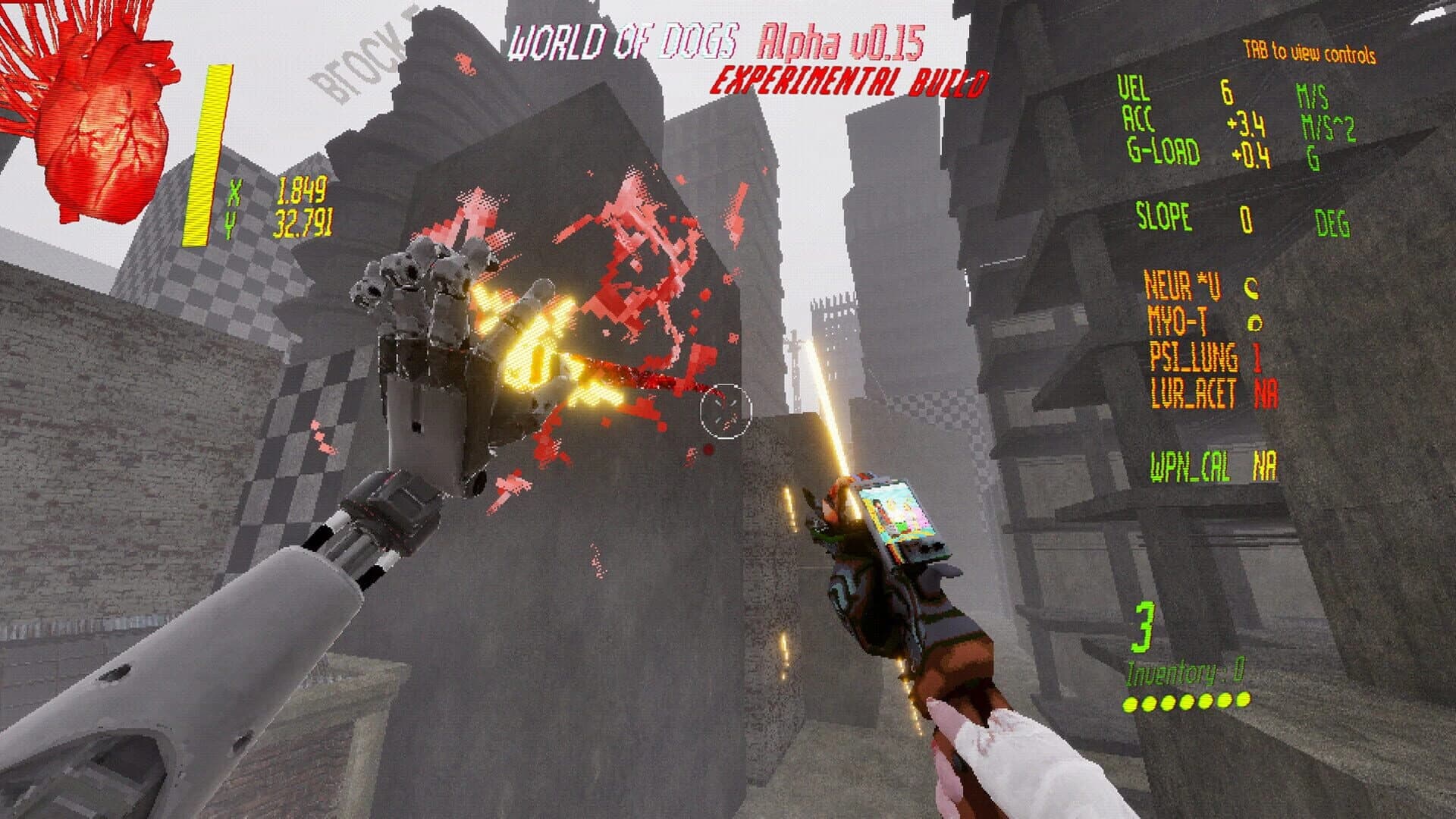Viewport: 1456px width, 819px height.
Task: Click the EXPERIMENTAL BUILD banner
Action: coord(851,78)
